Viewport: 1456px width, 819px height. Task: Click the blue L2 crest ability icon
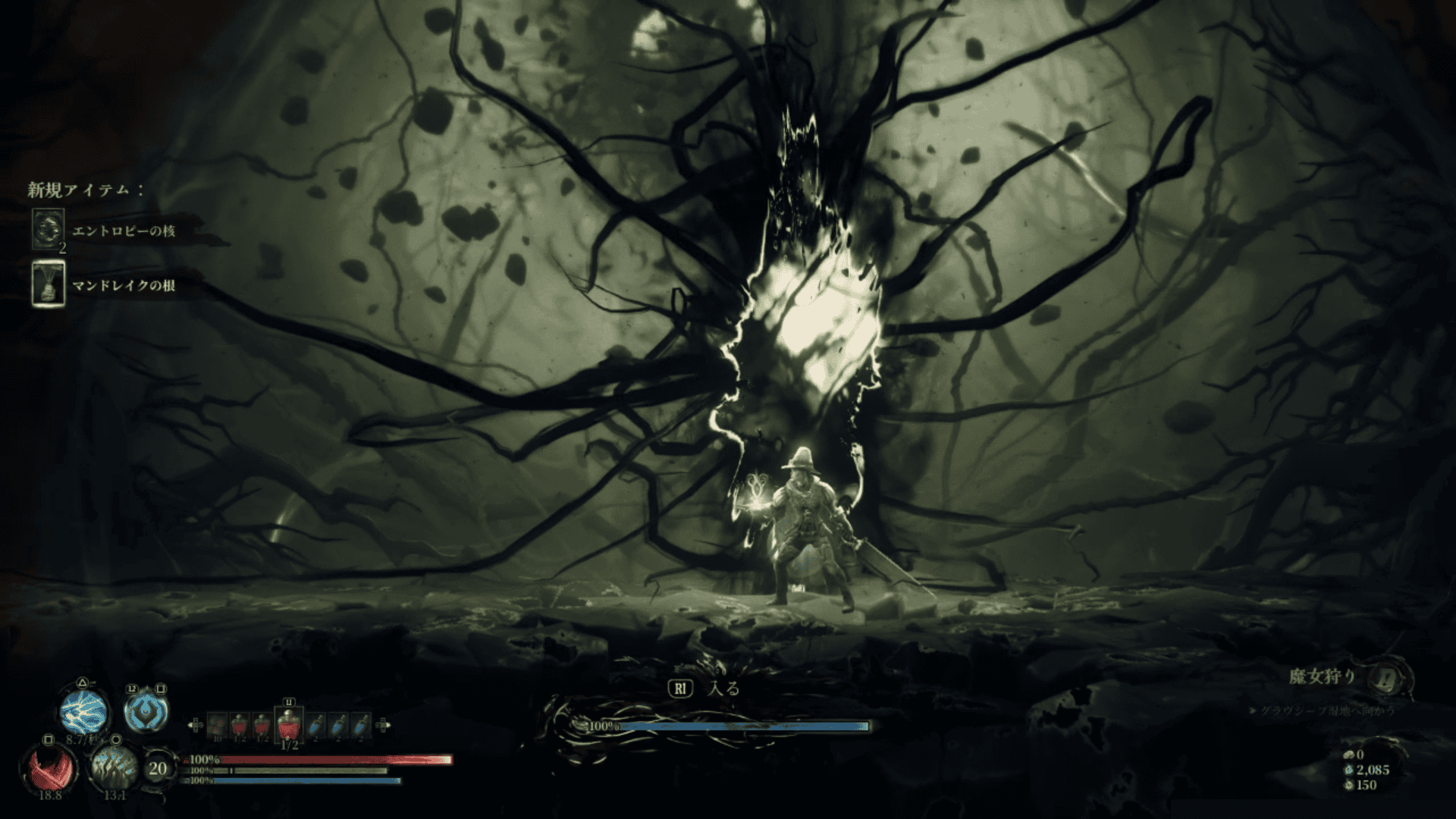pyautogui.click(x=147, y=711)
